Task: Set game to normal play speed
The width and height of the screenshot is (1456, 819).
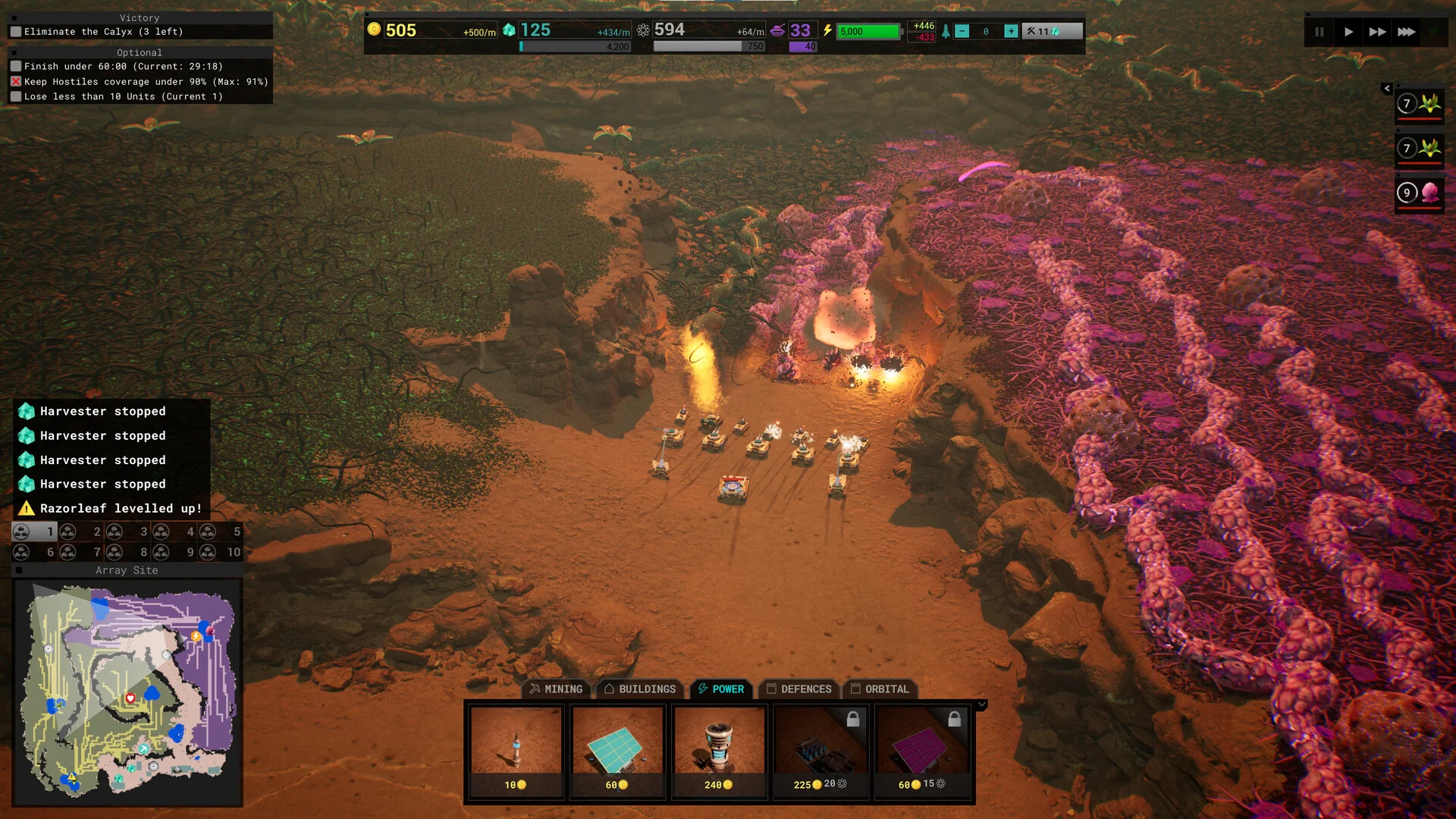Action: click(1348, 32)
